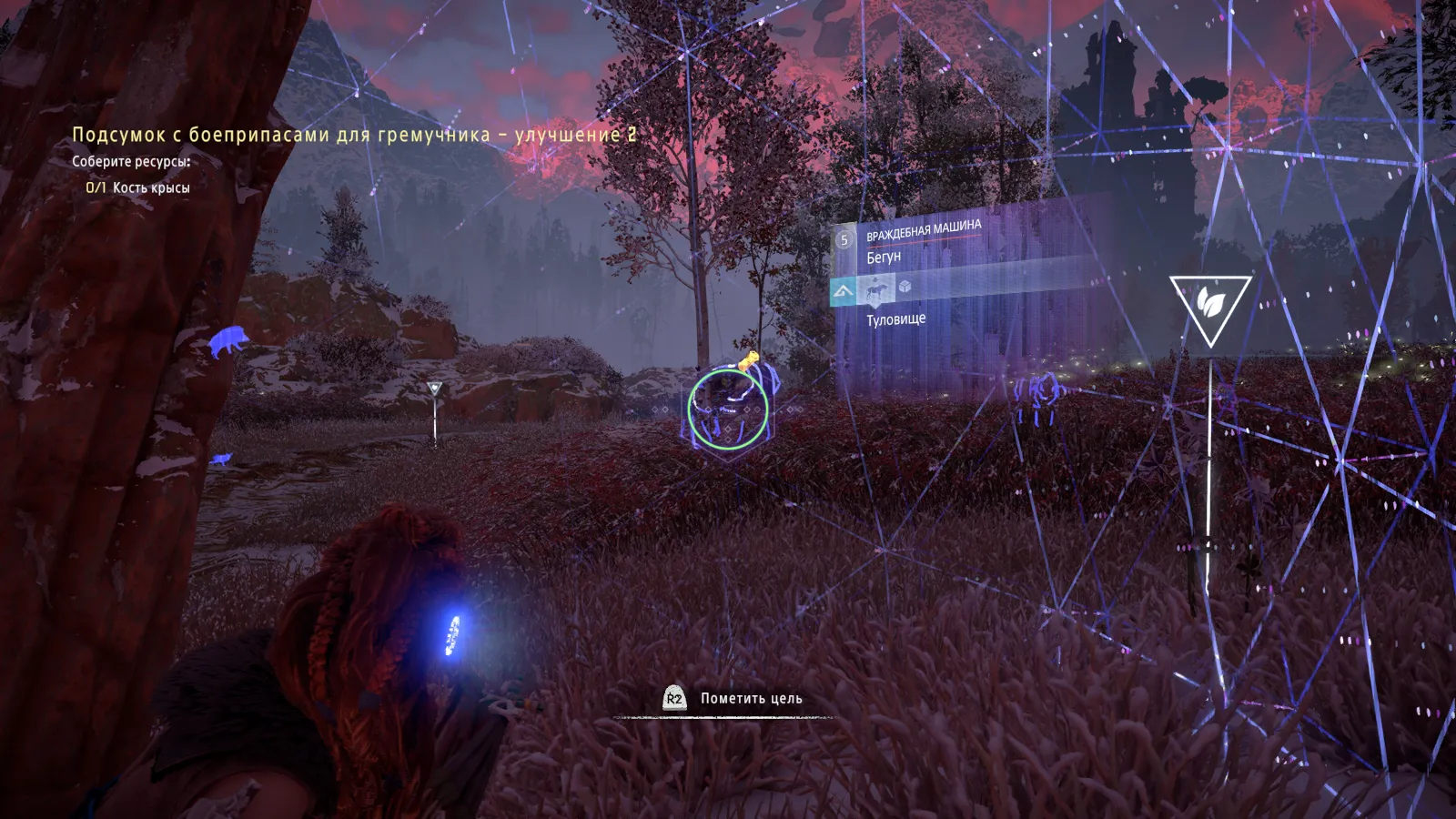The height and width of the screenshot is (819, 1456).
Task: Select the green target circle on the machine
Action: click(728, 408)
